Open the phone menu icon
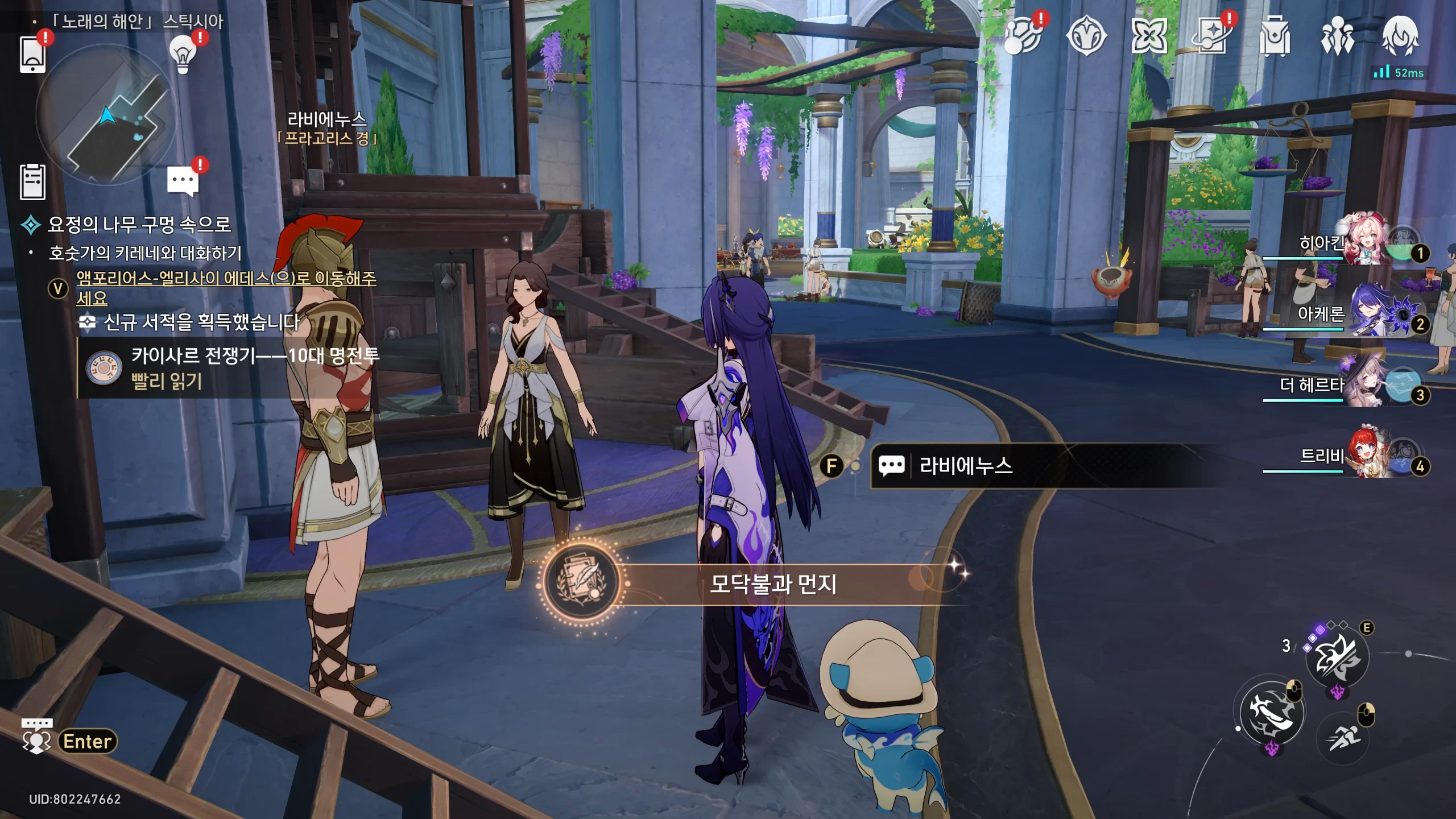 pyautogui.click(x=33, y=54)
